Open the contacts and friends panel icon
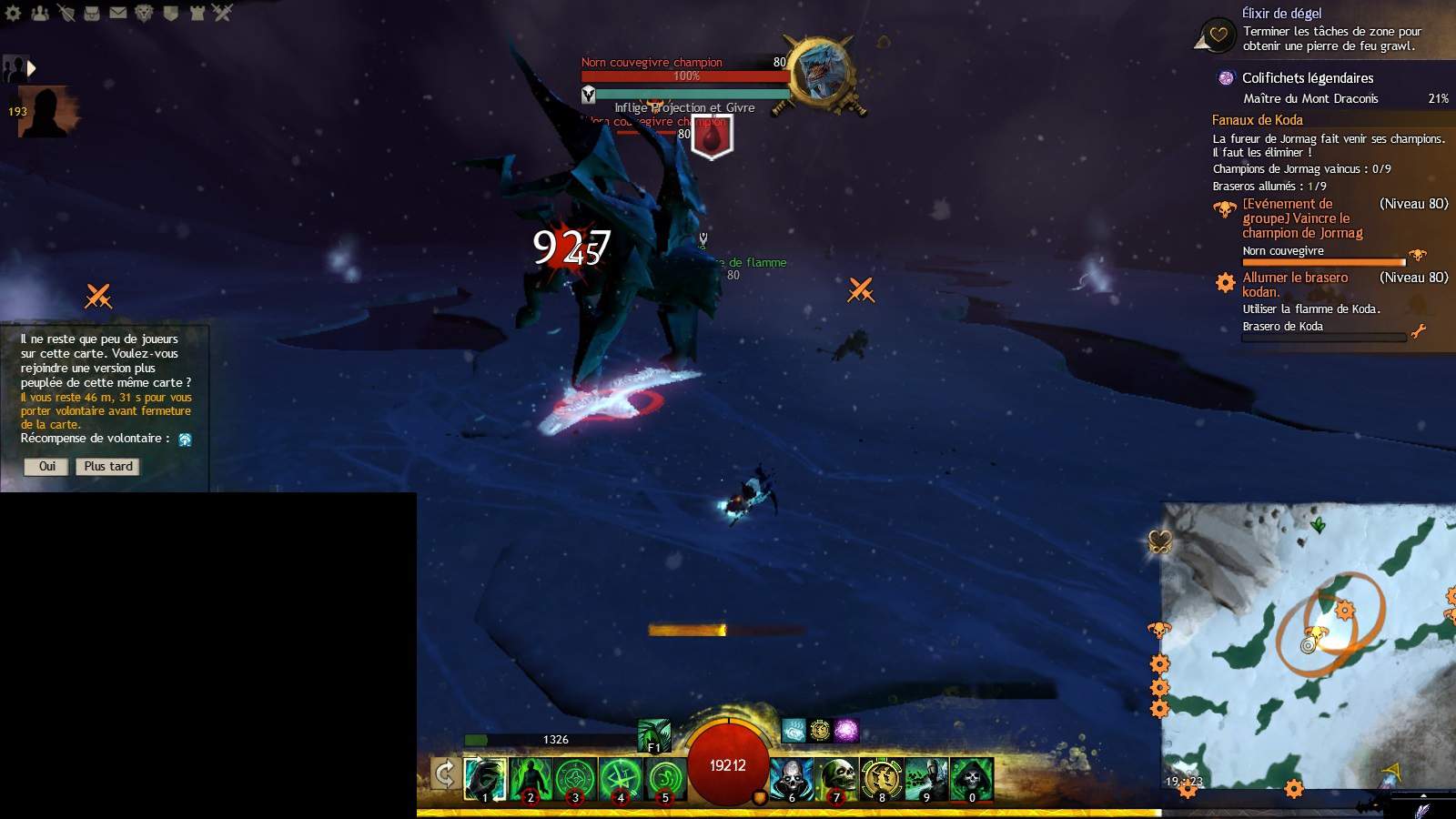The width and height of the screenshot is (1456, 819). [40, 13]
